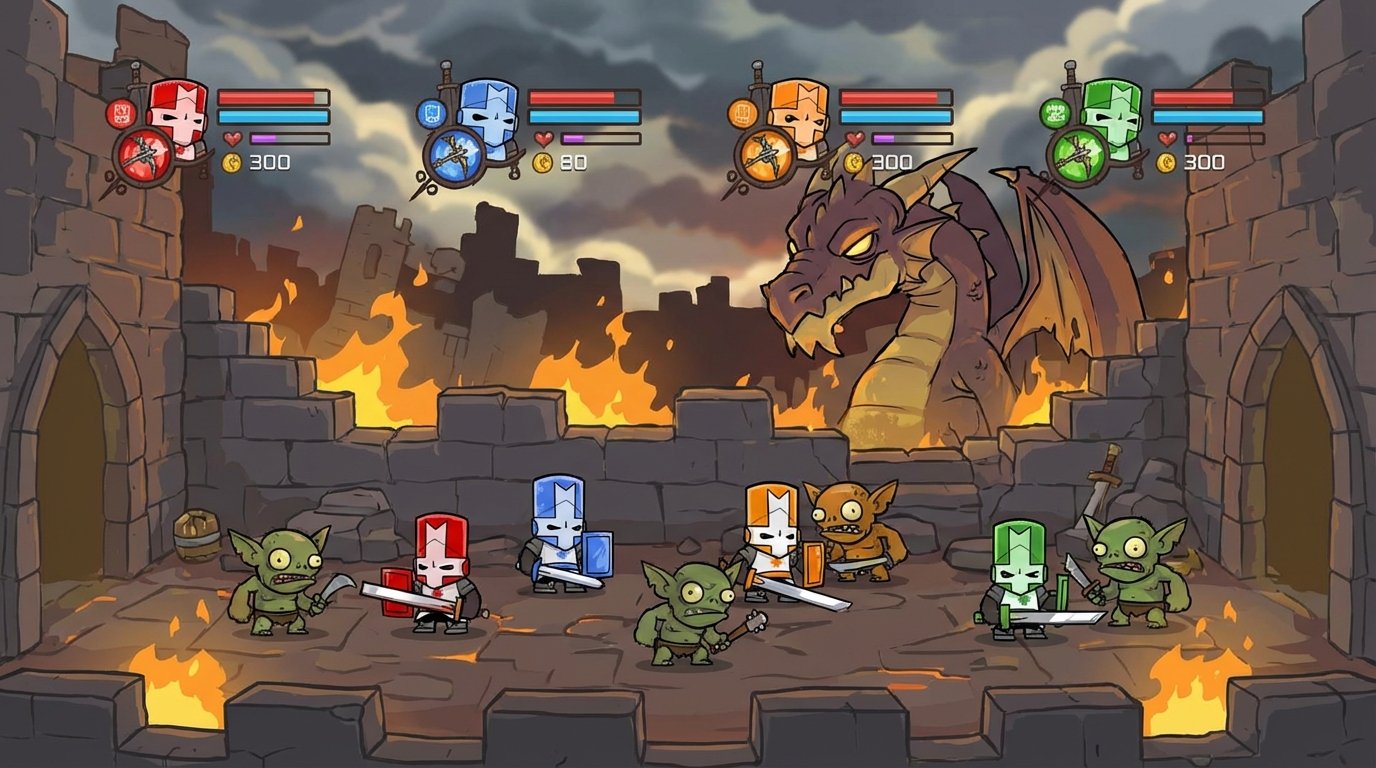Click the gold coin icon beside the blue knight's total
This screenshot has height=768, width=1376.
[544, 162]
